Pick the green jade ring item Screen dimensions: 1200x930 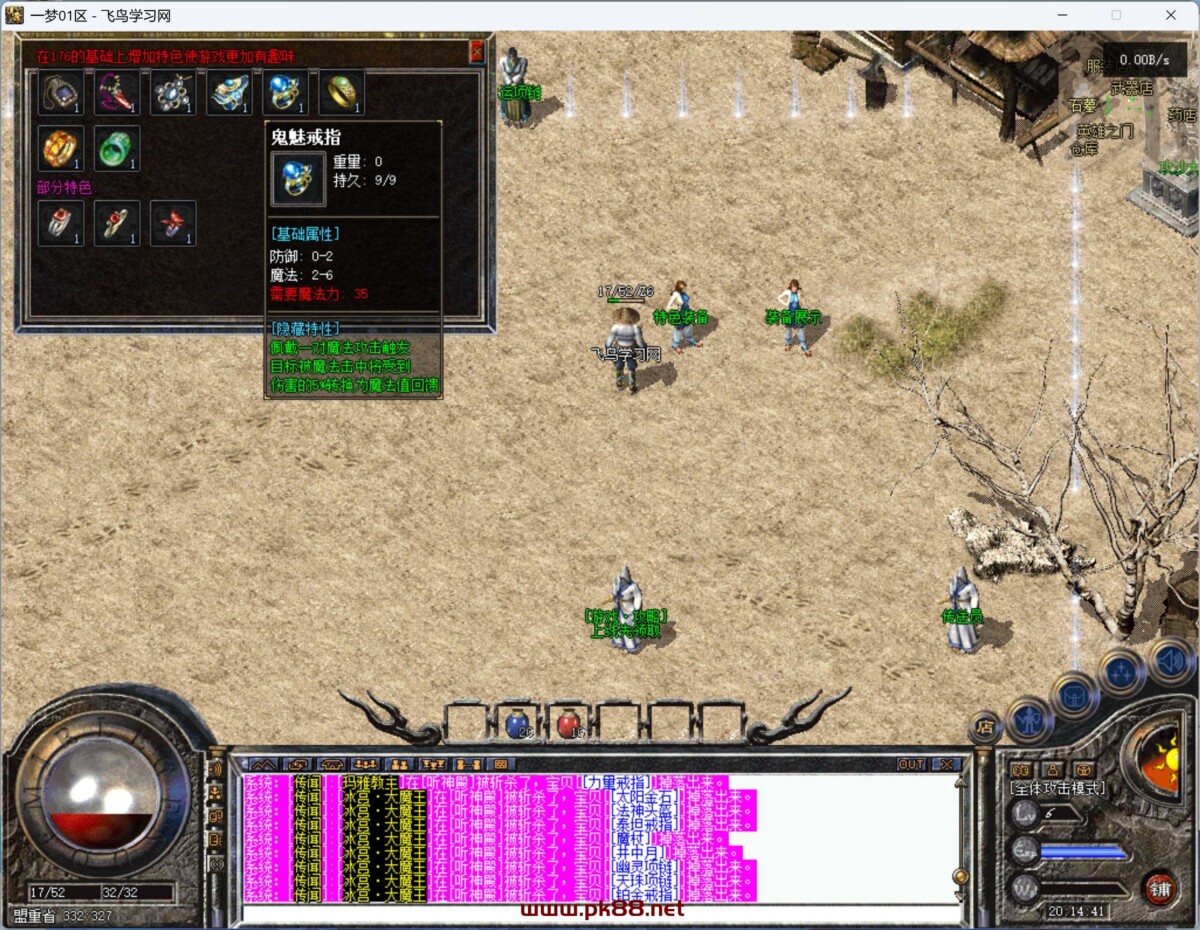point(117,148)
